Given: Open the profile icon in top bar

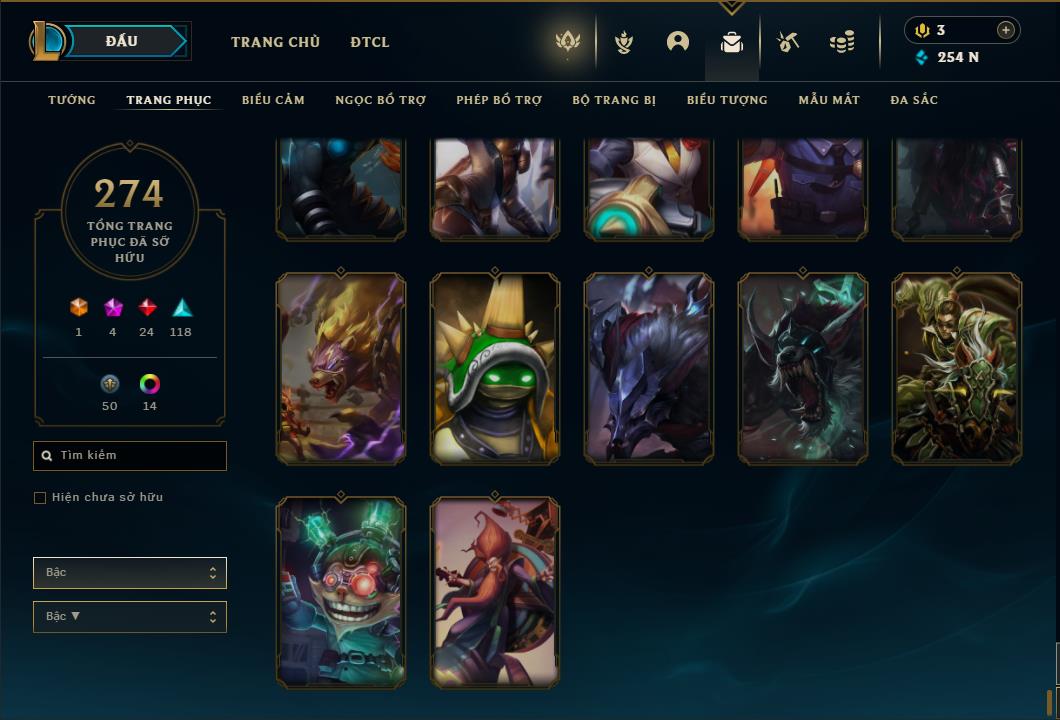Looking at the screenshot, I should pyautogui.click(x=678, y=42).
